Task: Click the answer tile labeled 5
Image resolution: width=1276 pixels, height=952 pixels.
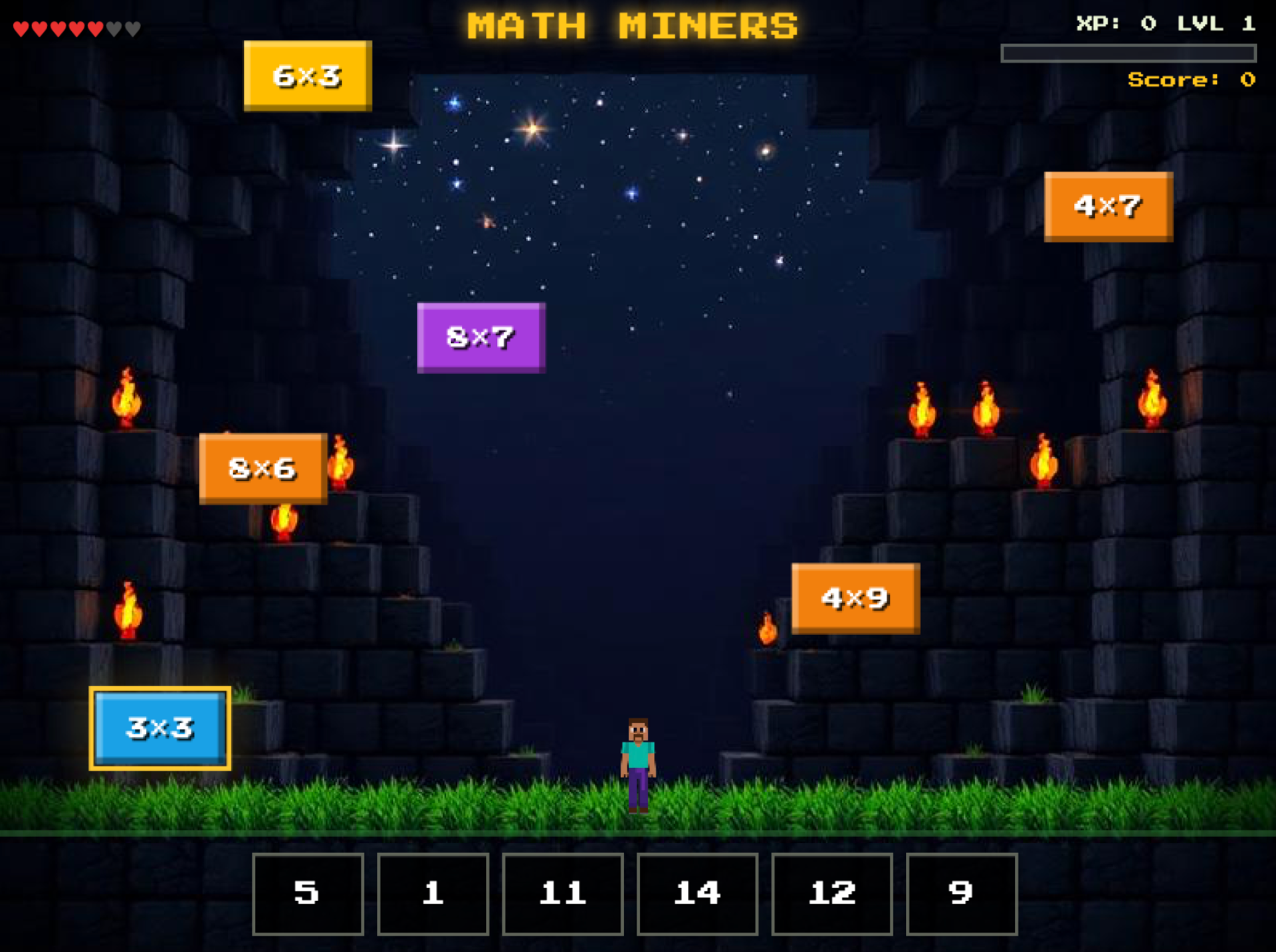Action: click(307, 894)
